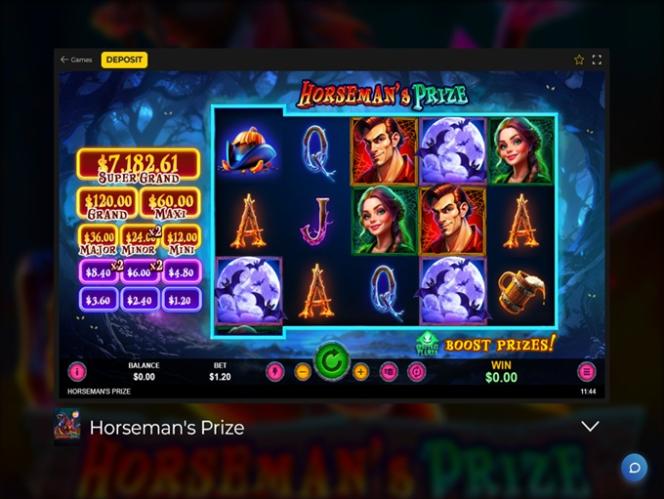Go back to Games
664x499 pixels.
[76, 60]
